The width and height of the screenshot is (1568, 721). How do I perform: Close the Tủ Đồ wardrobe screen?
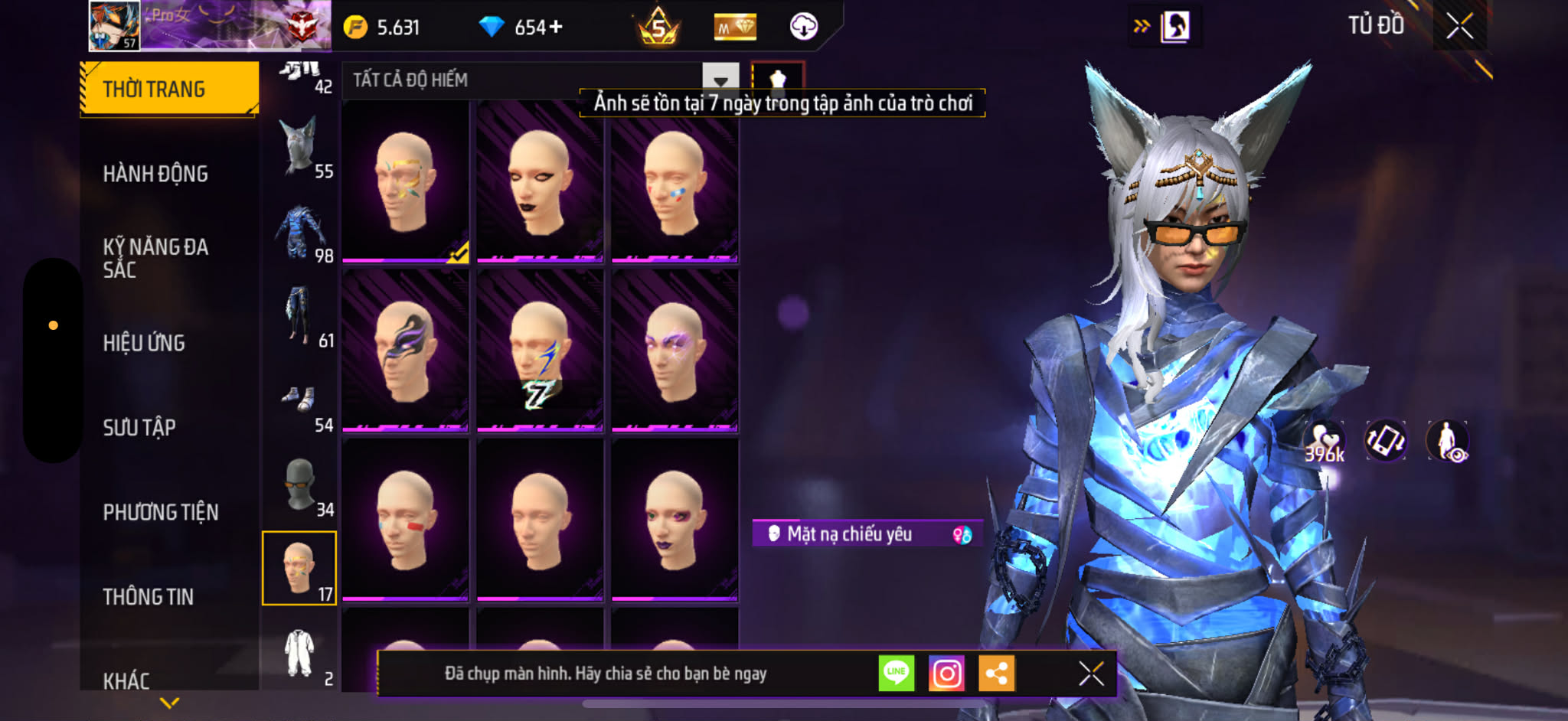pos(1459,27)
